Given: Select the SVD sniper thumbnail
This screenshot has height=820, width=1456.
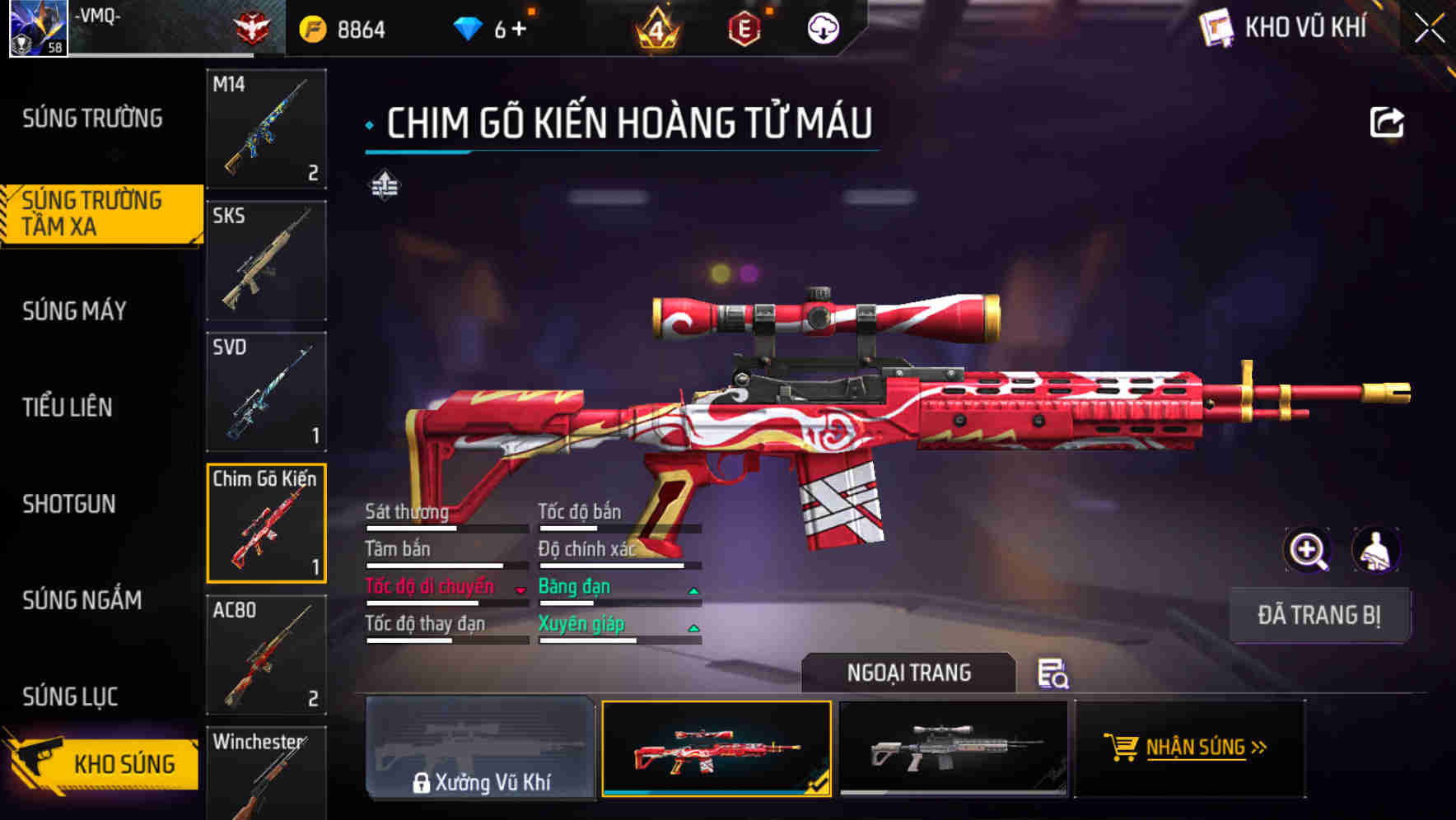Looking at the screenshot, I should point(265,391).
